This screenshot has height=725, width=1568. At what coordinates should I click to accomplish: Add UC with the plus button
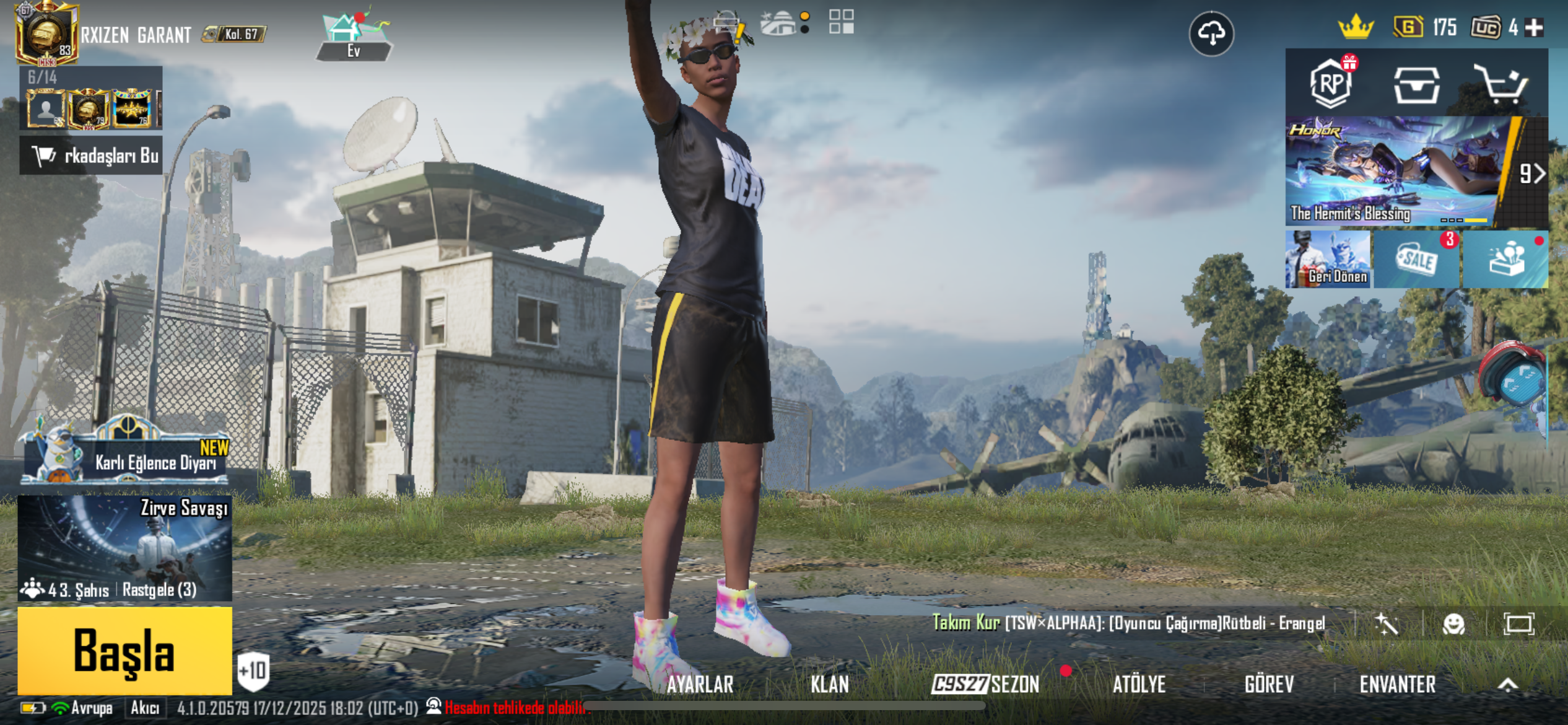(1534, 28)
